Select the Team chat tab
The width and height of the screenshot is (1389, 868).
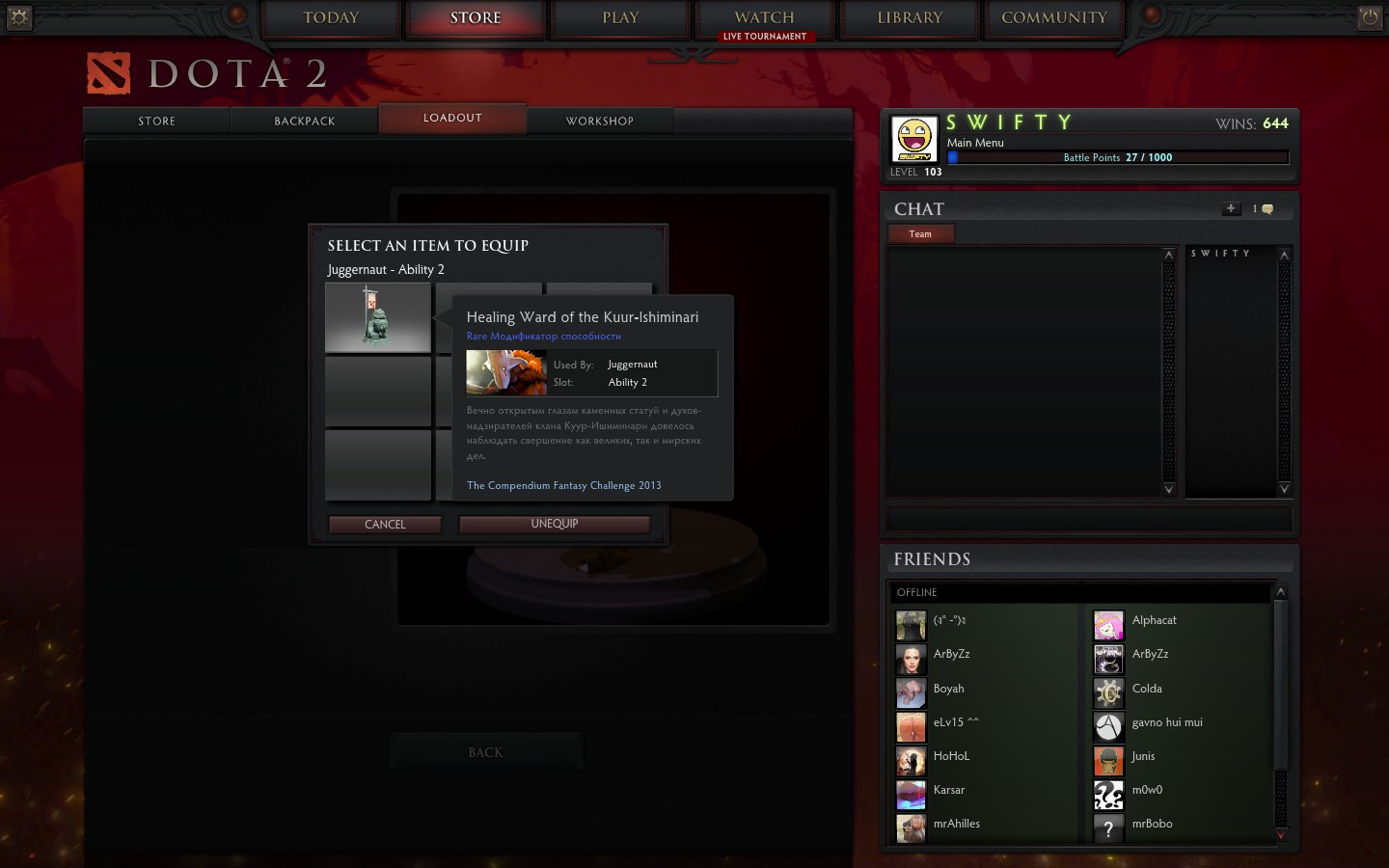(920, 234)
